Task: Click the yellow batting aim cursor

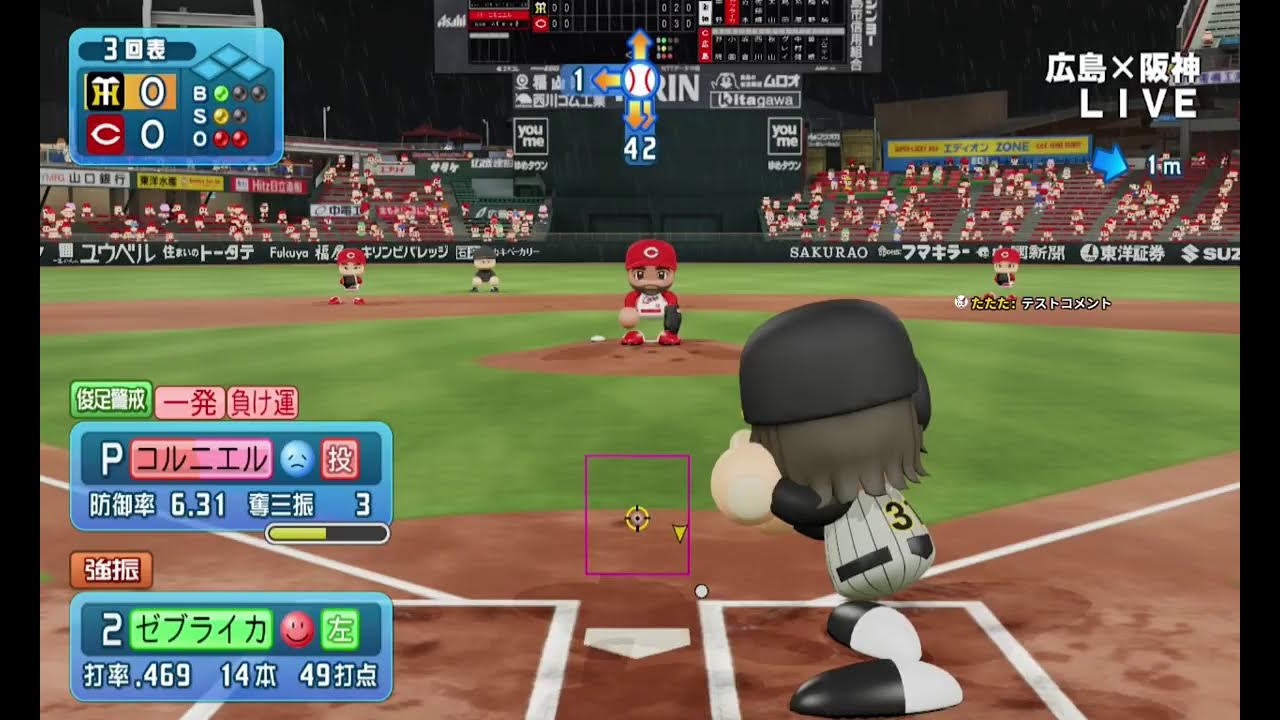Action: coord(637,518)
